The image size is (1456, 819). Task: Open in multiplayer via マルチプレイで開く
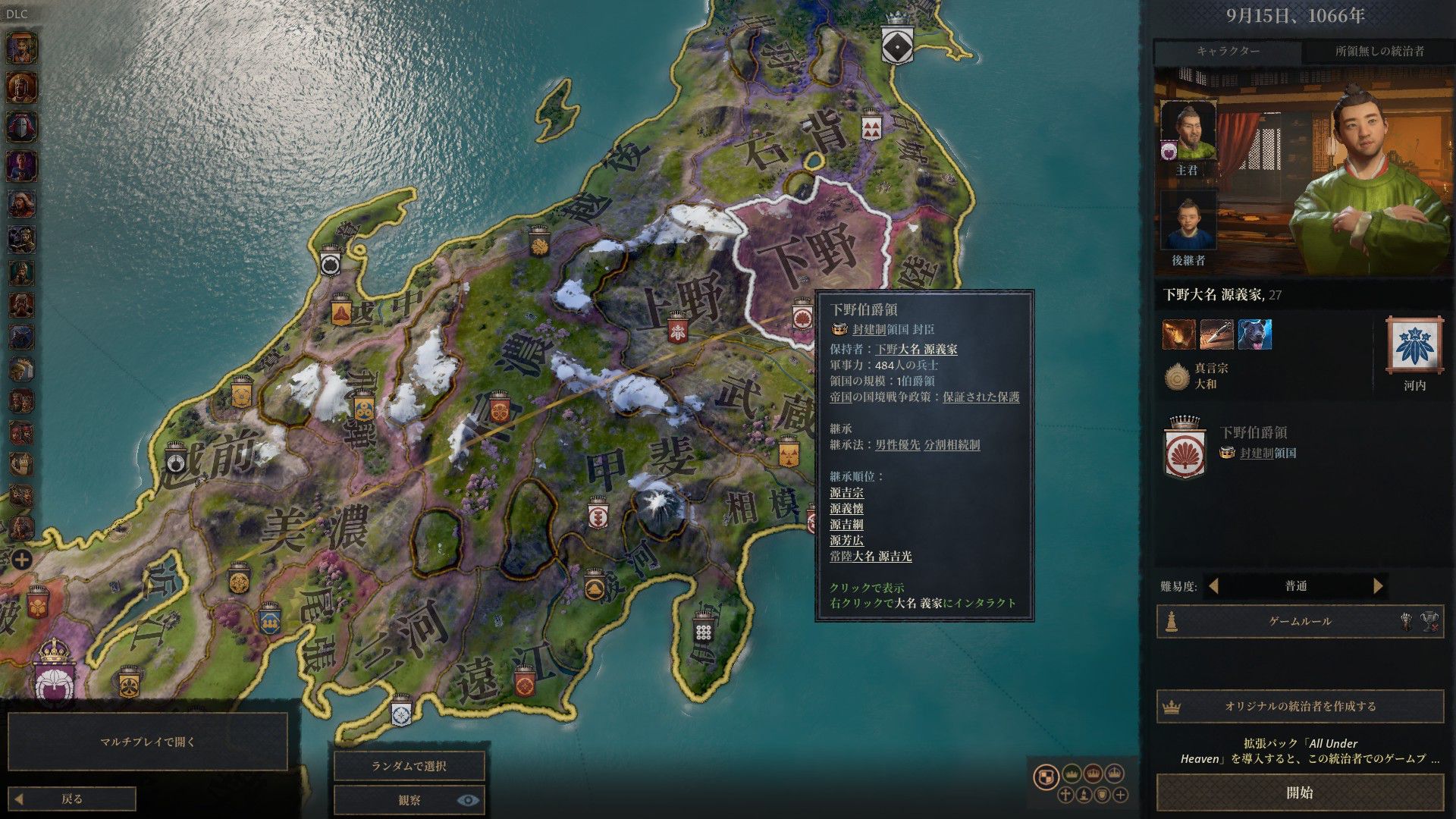click(148, 742)
